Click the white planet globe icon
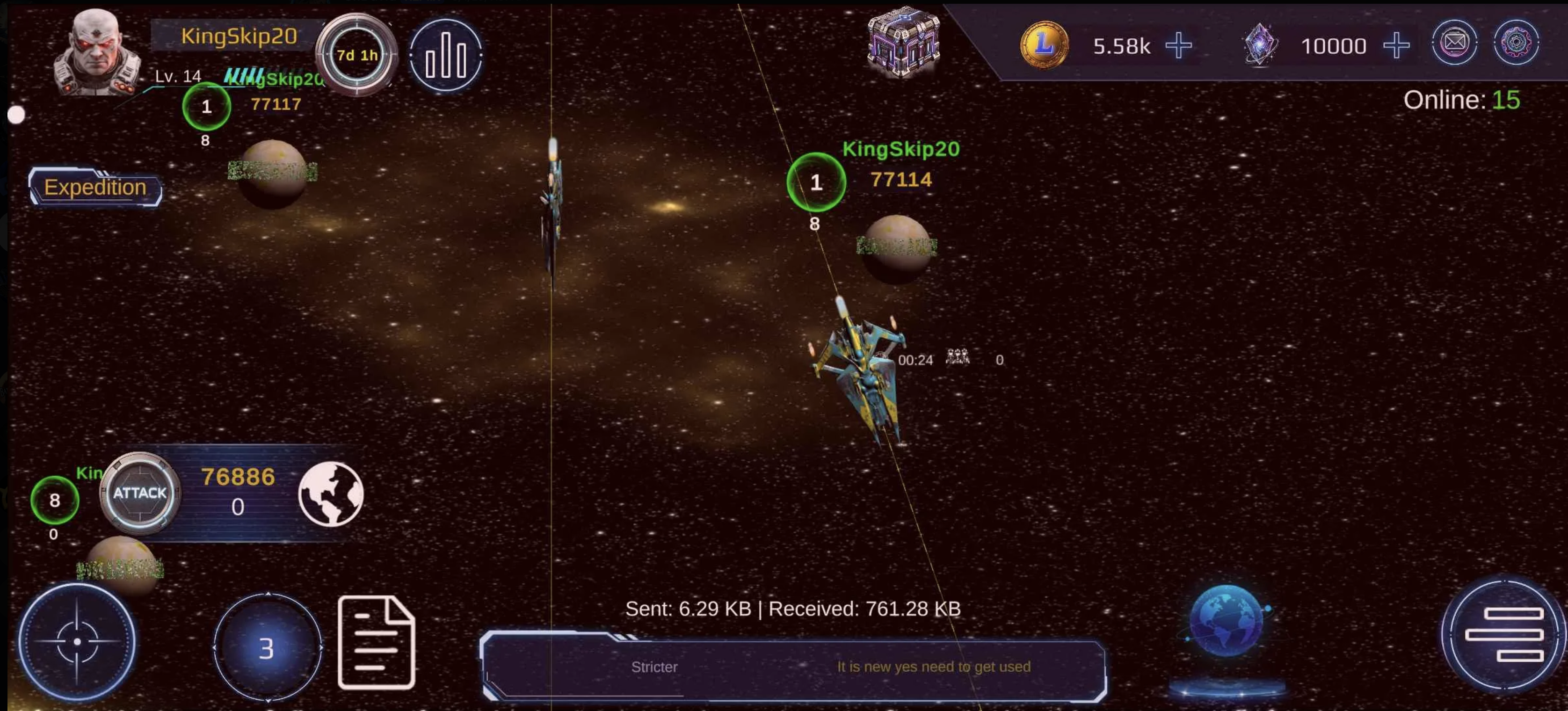 coord(331,493)
